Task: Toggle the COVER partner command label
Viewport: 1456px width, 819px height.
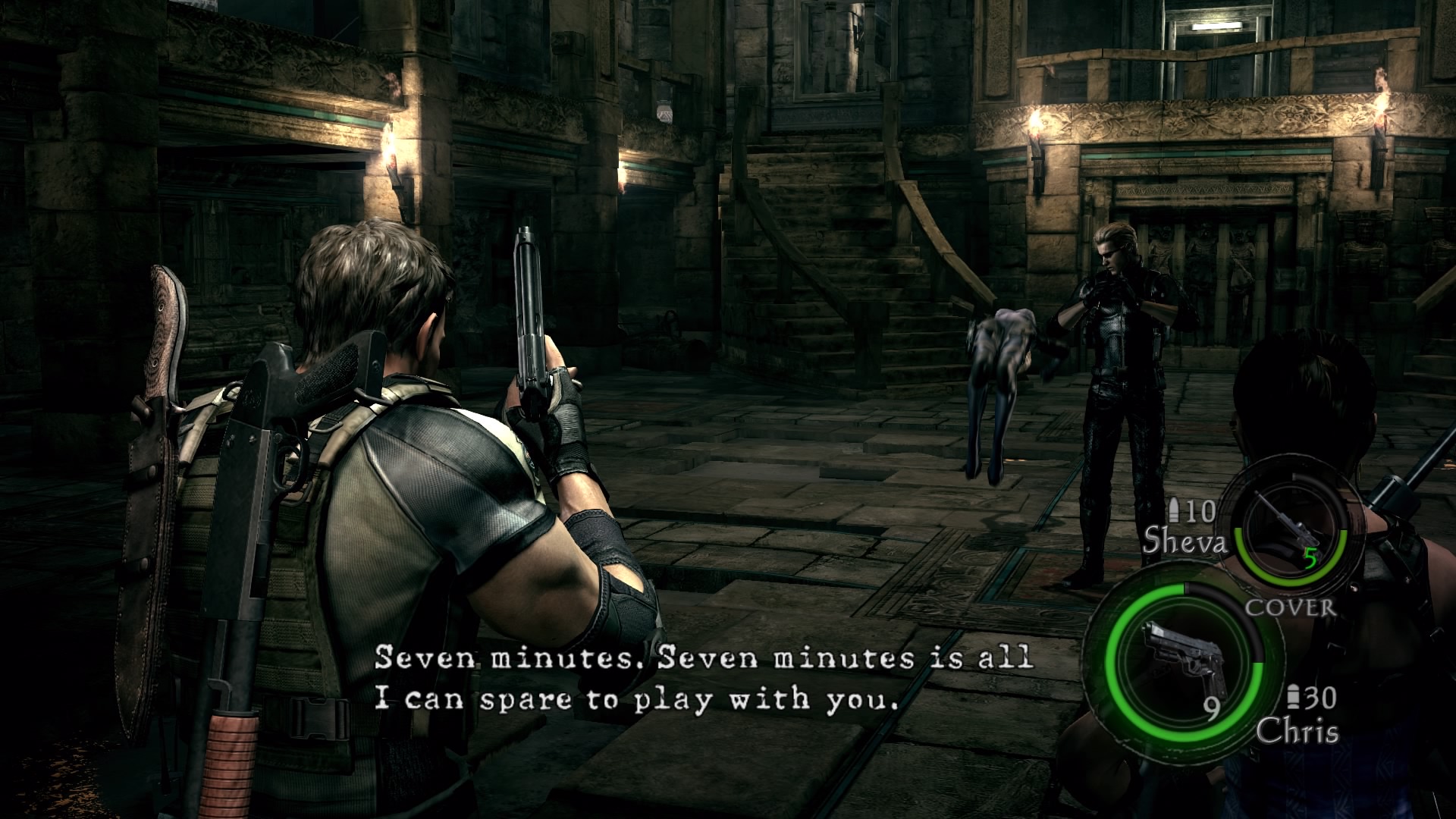Action: pyautogui.click(x=1290, y=607)
